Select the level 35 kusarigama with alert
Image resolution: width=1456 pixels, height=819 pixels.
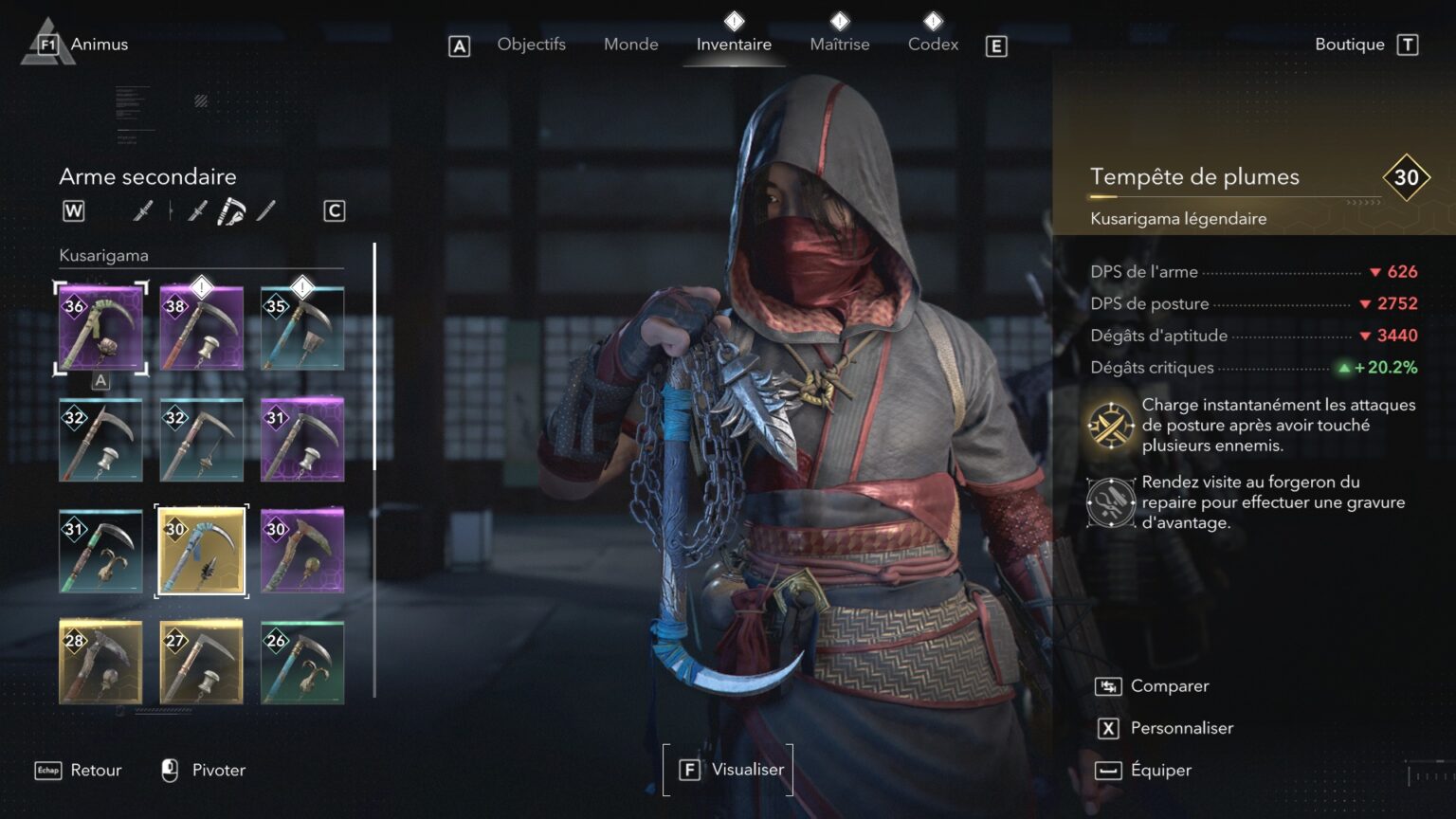pyautogui.click(x=302, y=326)
